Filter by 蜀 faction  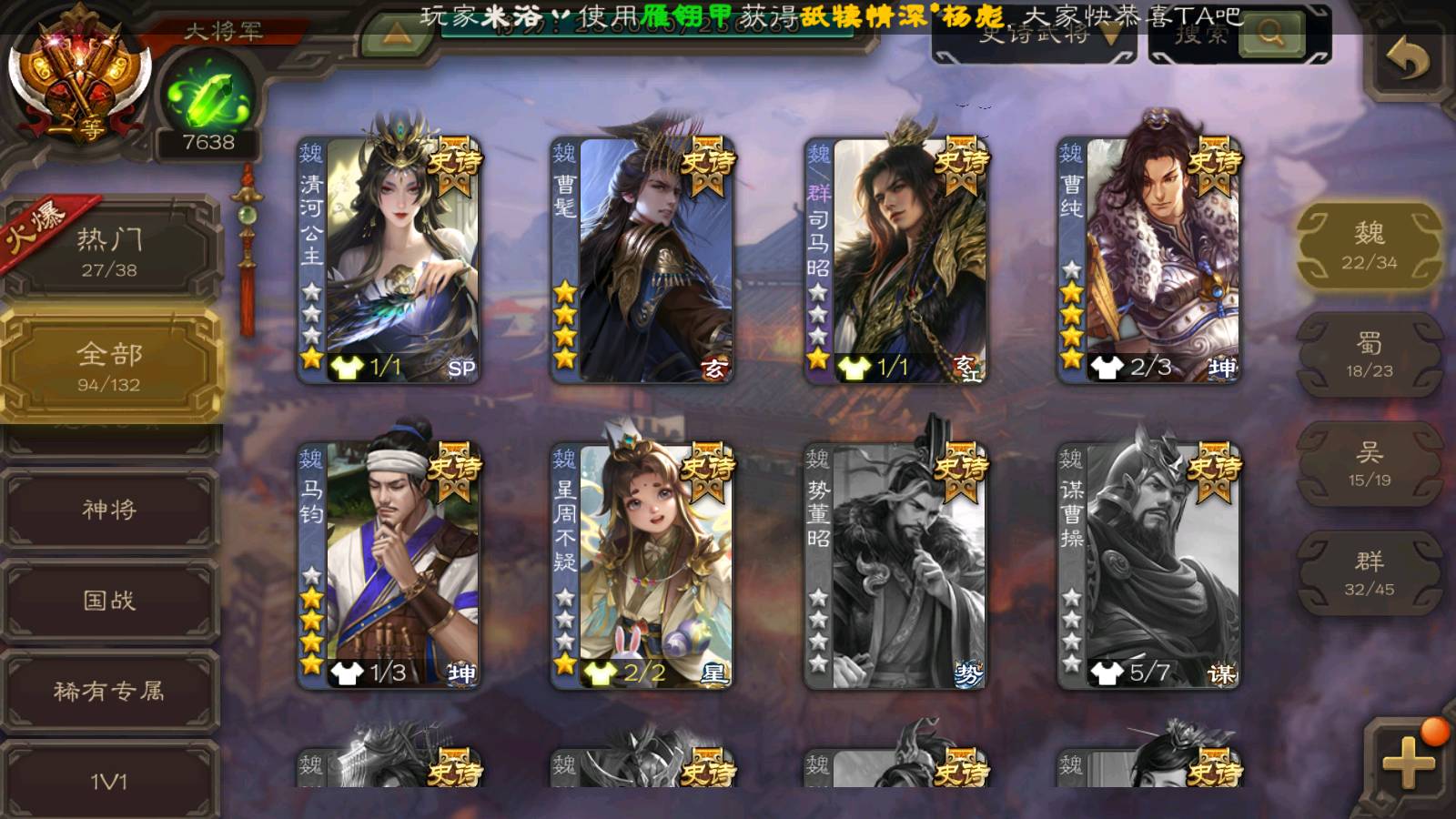(1369, 355)
